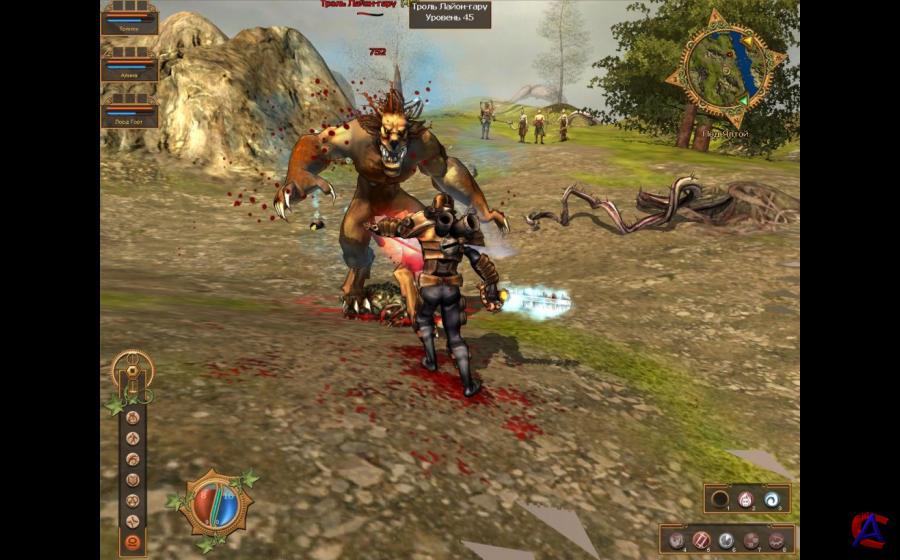Select the Лорд Гоот party member frame
This screenshot has width=900, height=560.
(x=130, y=112)
